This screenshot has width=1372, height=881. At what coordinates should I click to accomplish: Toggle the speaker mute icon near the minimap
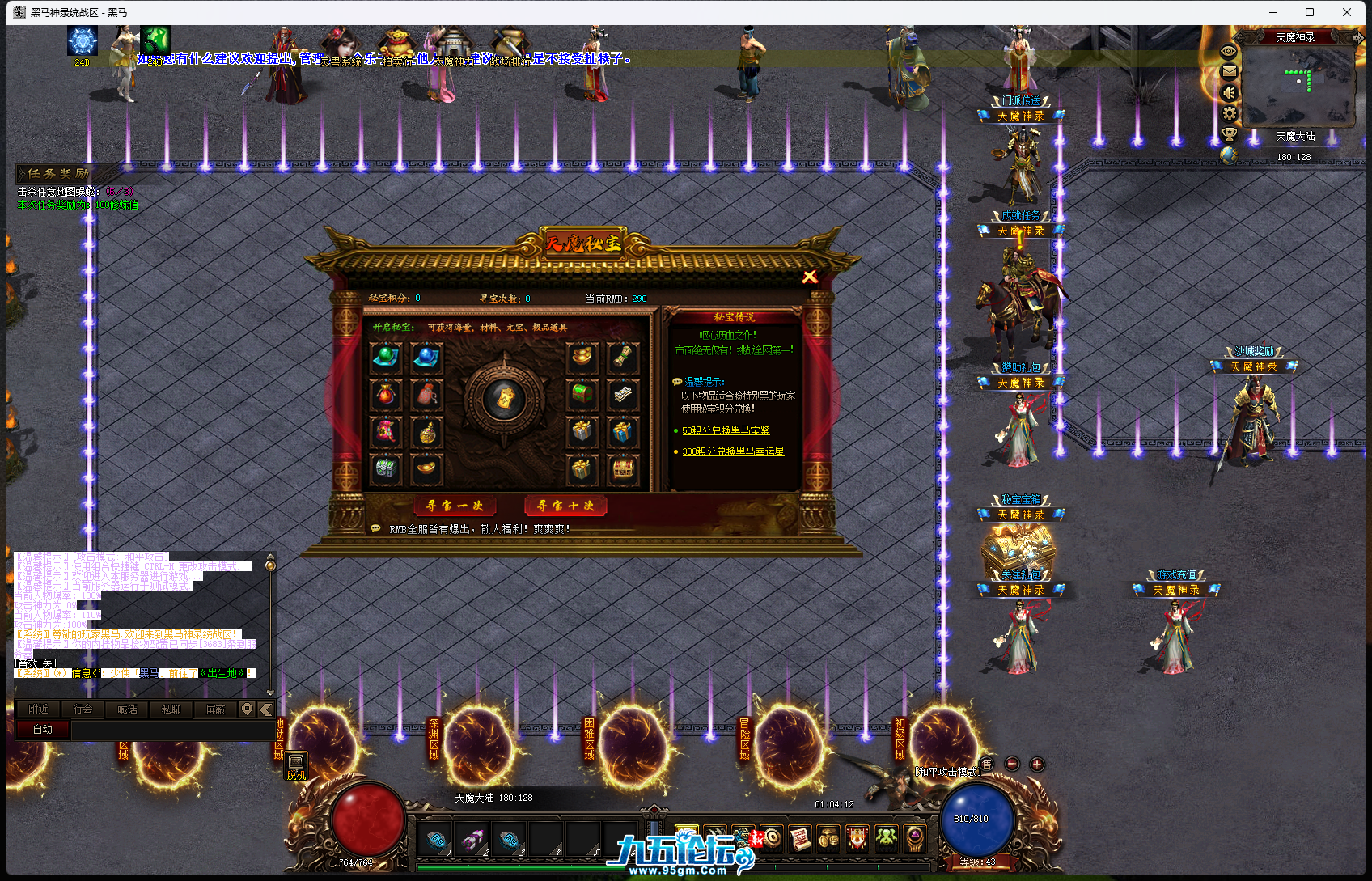1229,92
